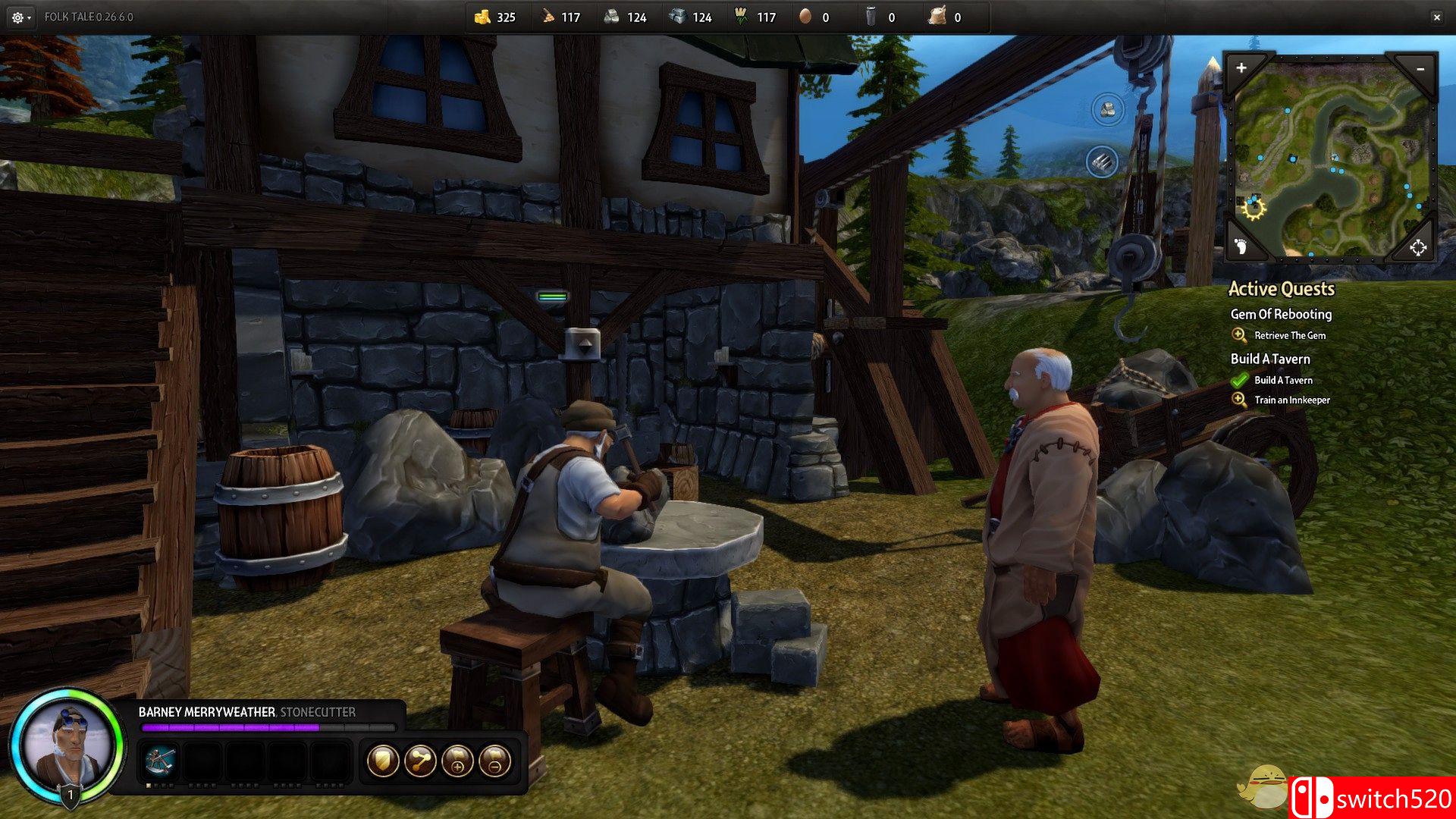
Task: Open the gear settings menu
Action: coord(19,17)
